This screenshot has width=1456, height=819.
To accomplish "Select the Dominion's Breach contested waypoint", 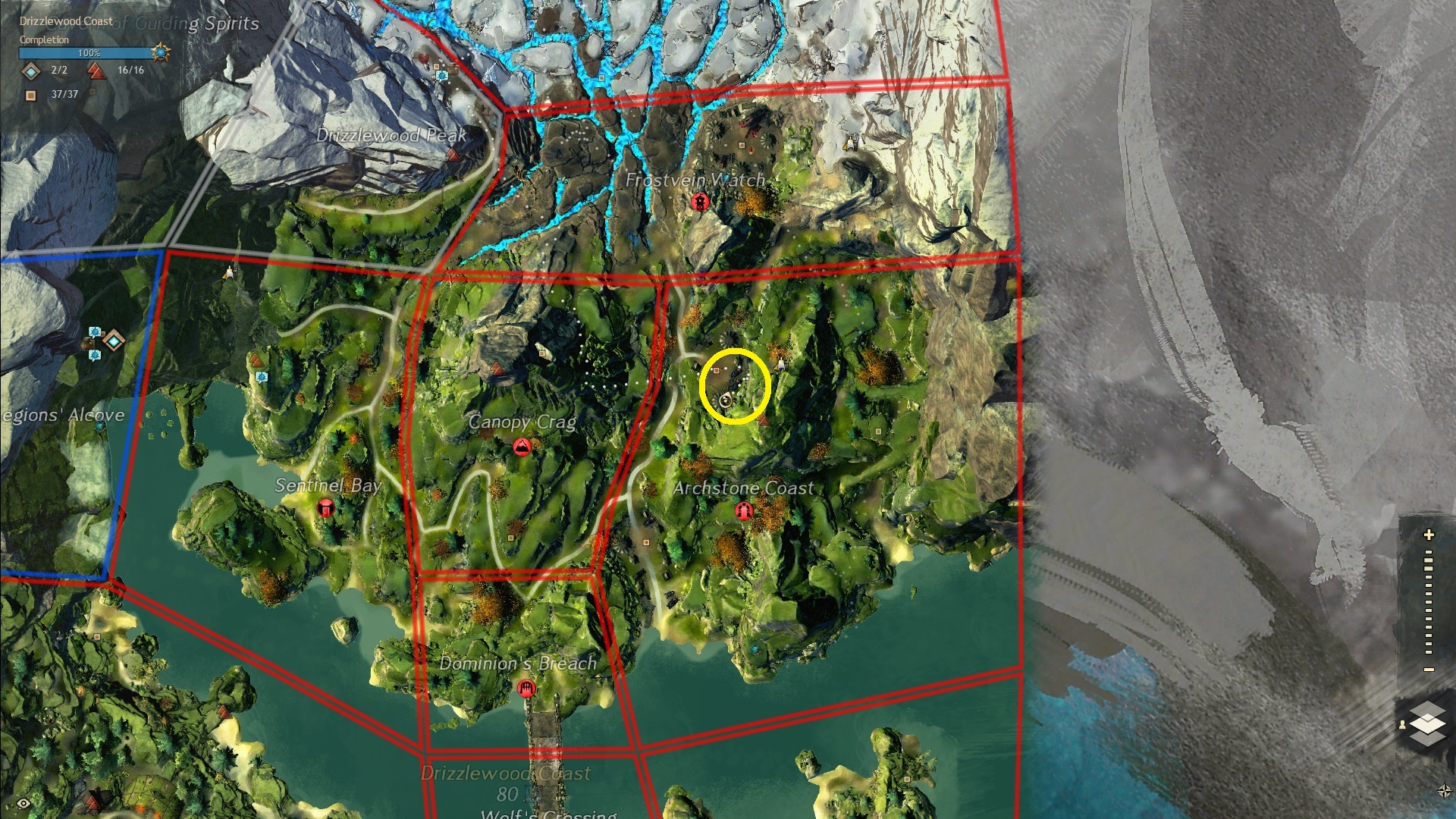I will coord(526,689).
